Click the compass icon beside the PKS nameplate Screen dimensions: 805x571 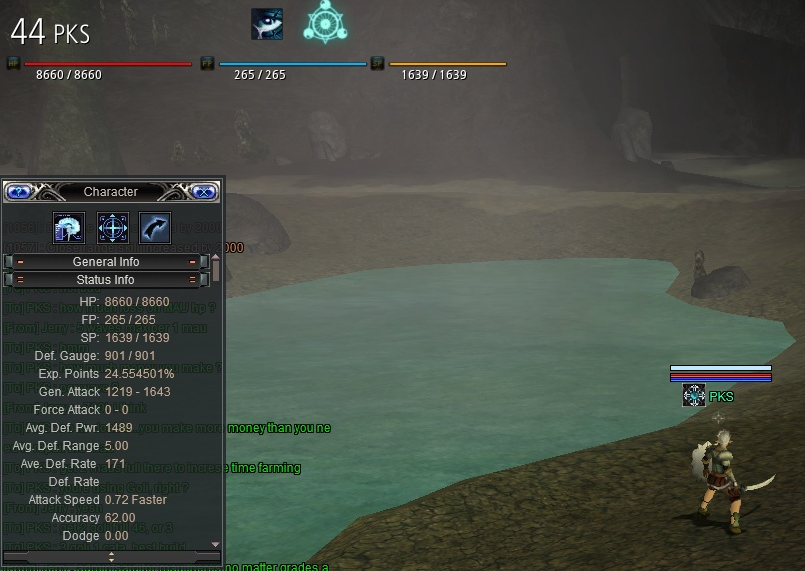point(694,396)
